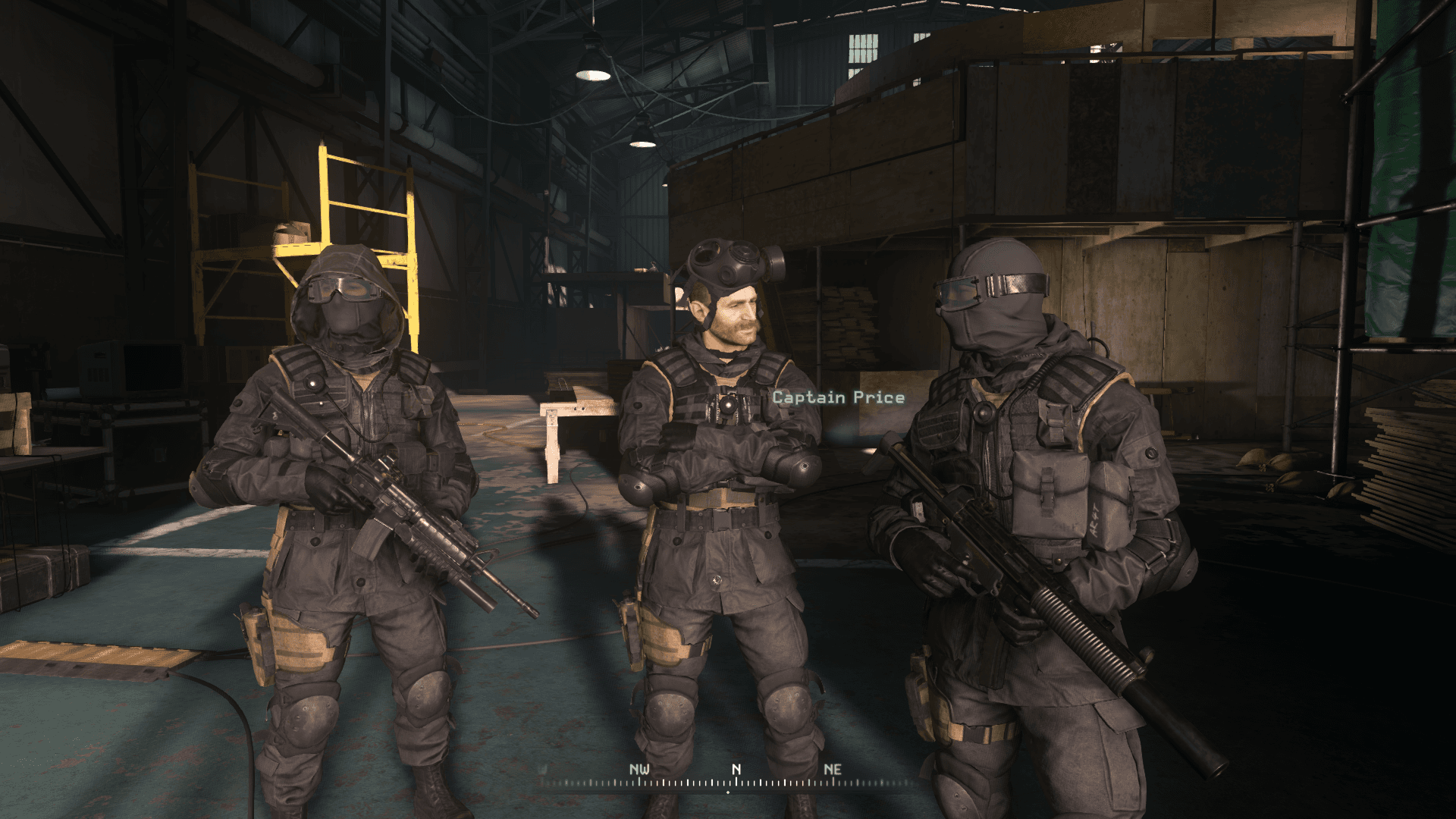Image resolution: width=1456 pixels, height=819 pixels.
Task: Click the NE marker on the compass
Action: [832, 768]
